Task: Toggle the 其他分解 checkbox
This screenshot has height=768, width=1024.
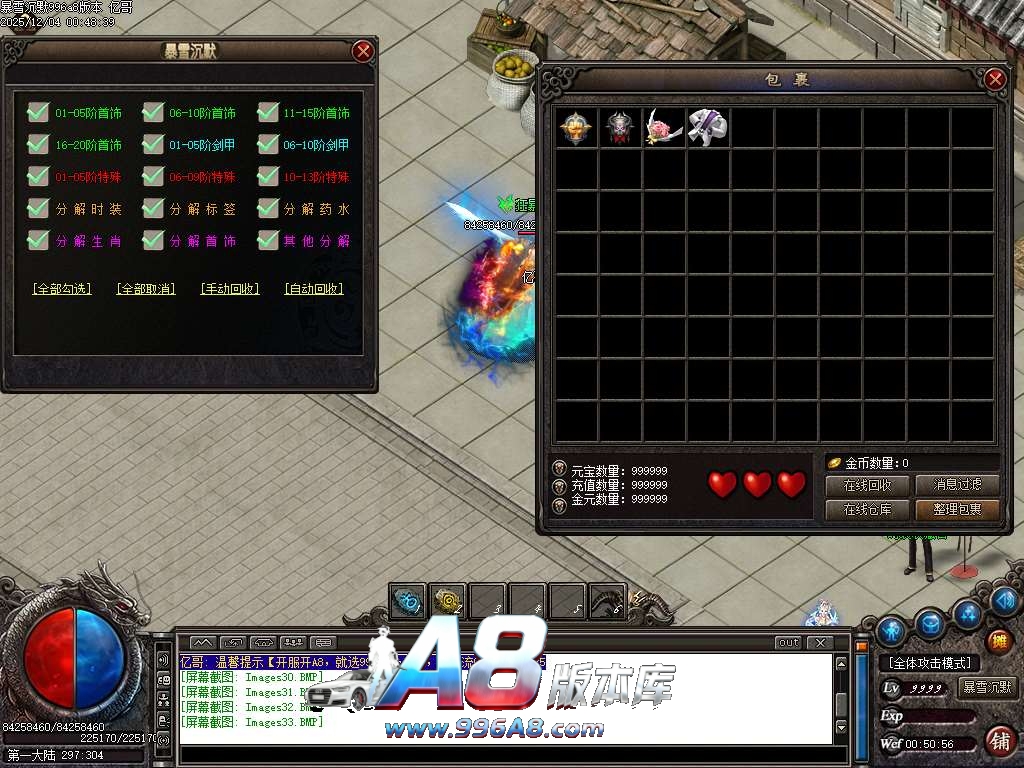Action: 268,241
